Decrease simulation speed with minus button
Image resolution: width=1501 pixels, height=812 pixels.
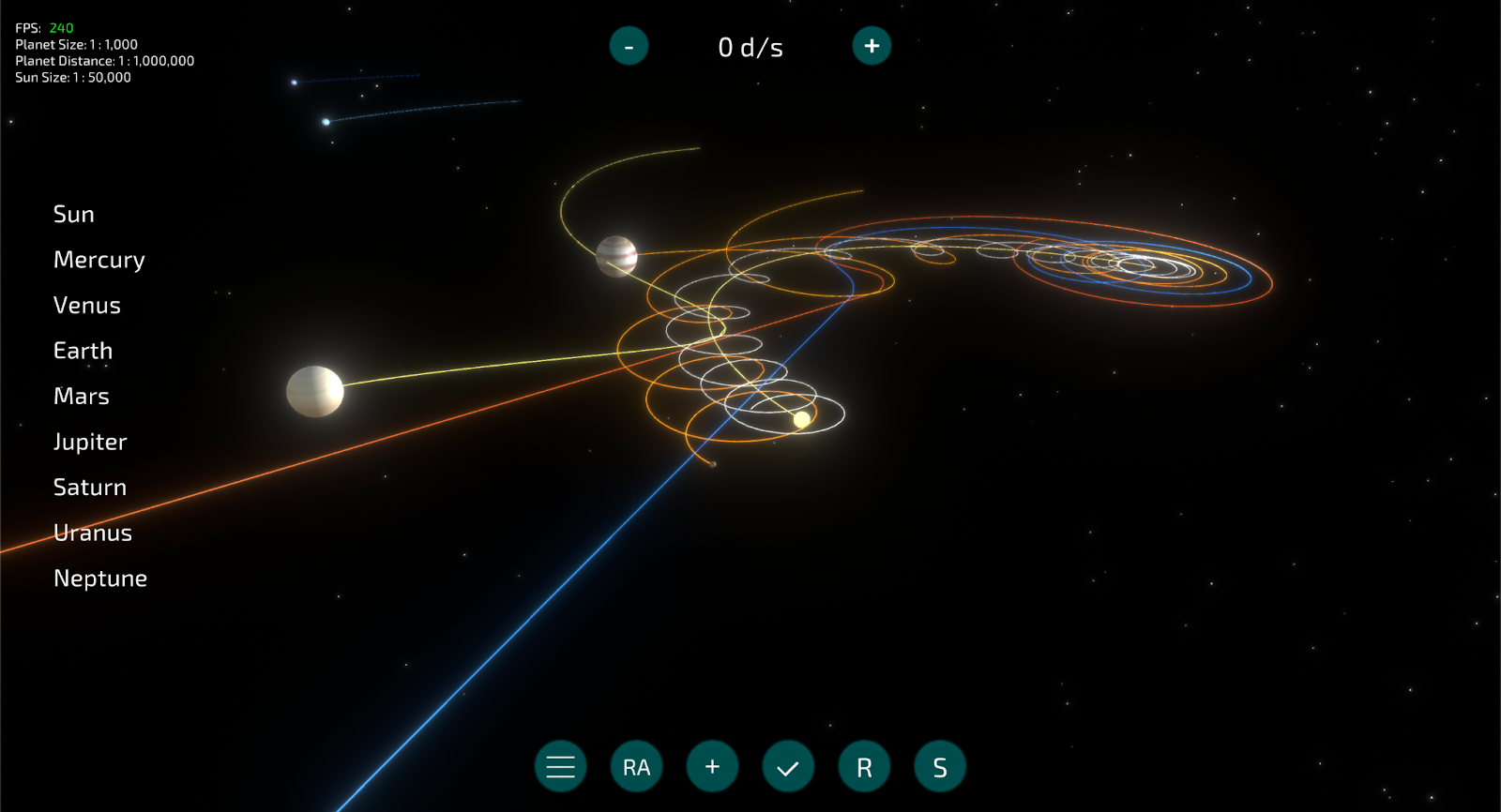[629, 46]
